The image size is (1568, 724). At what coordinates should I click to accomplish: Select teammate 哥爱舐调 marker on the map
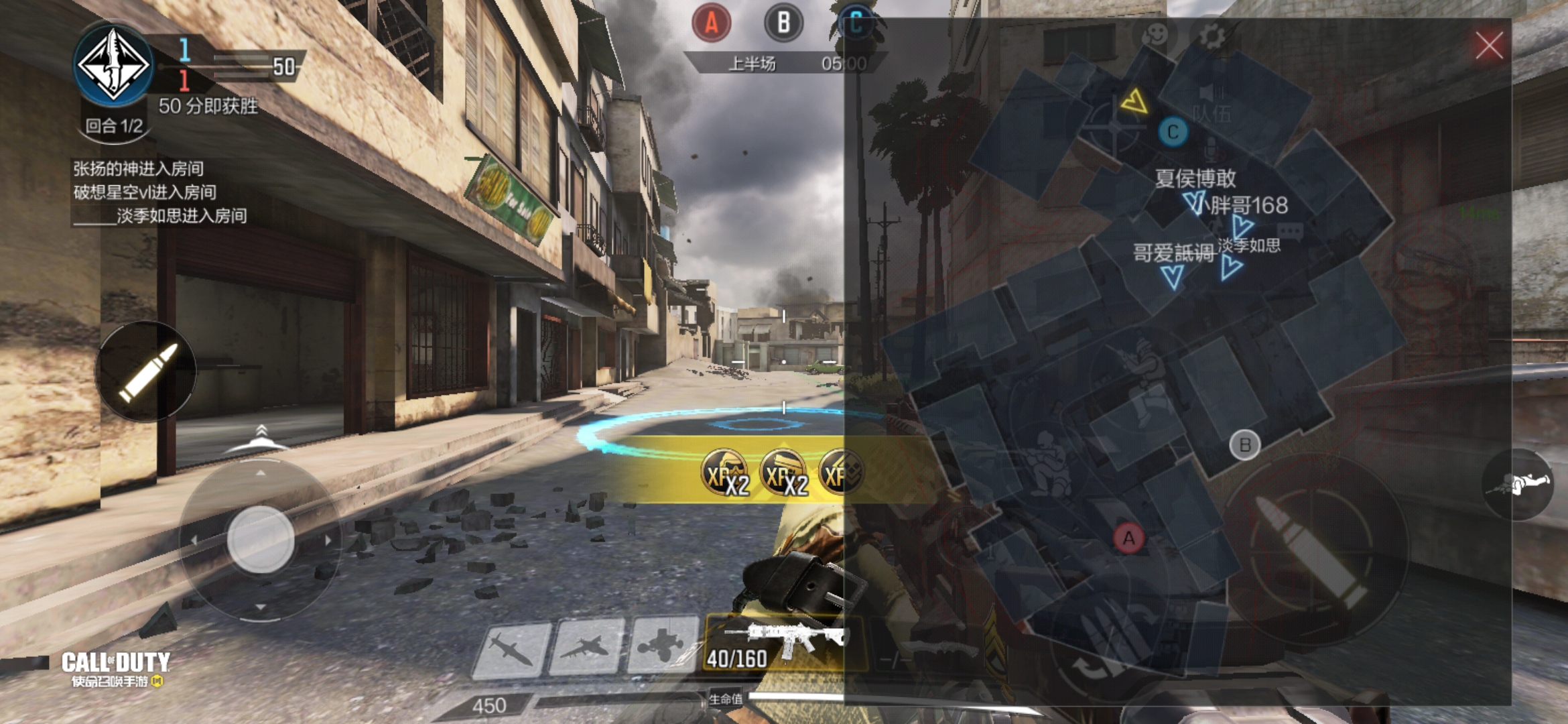(x=1173, y=275)
